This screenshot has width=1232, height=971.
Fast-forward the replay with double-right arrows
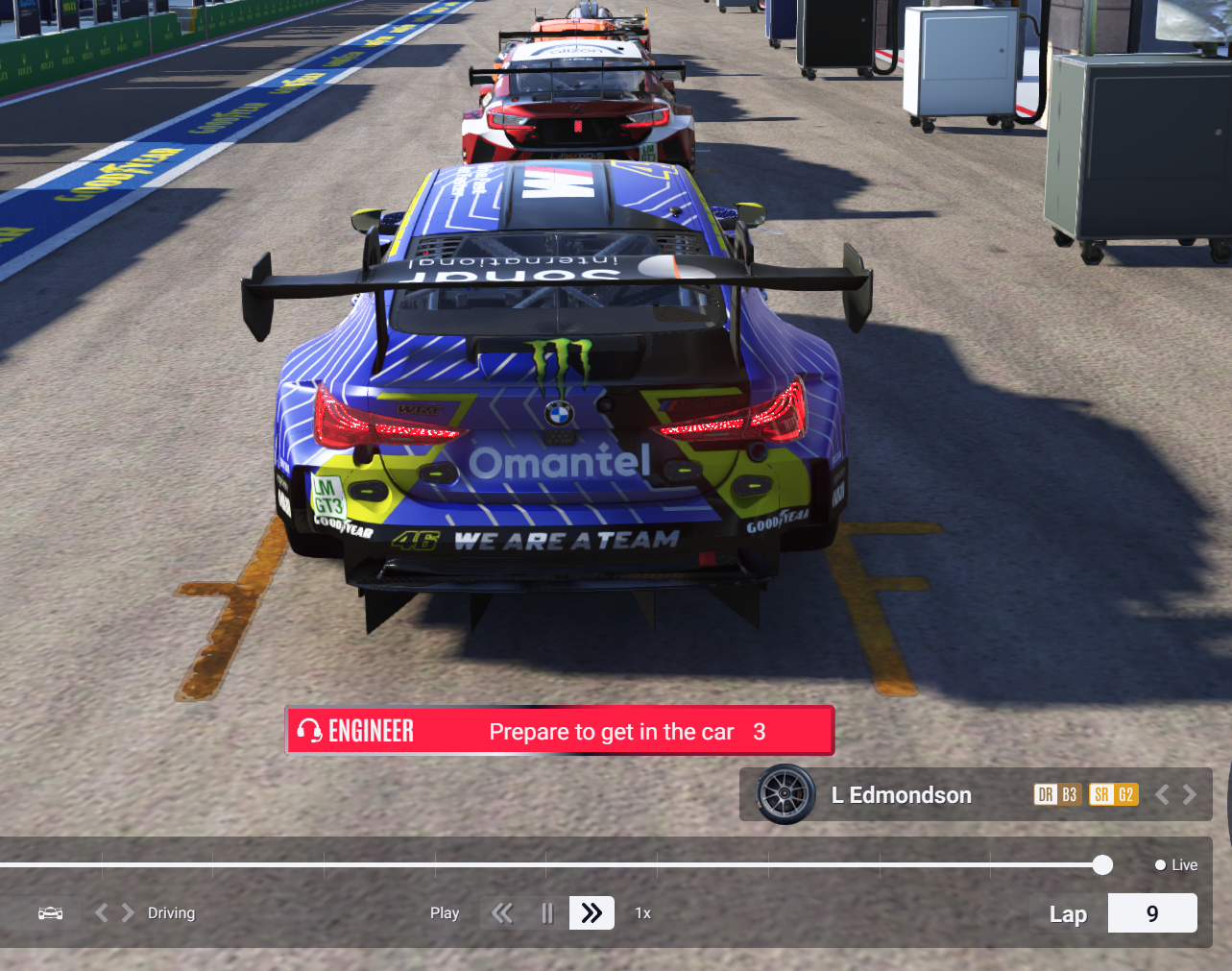[592, 913]
